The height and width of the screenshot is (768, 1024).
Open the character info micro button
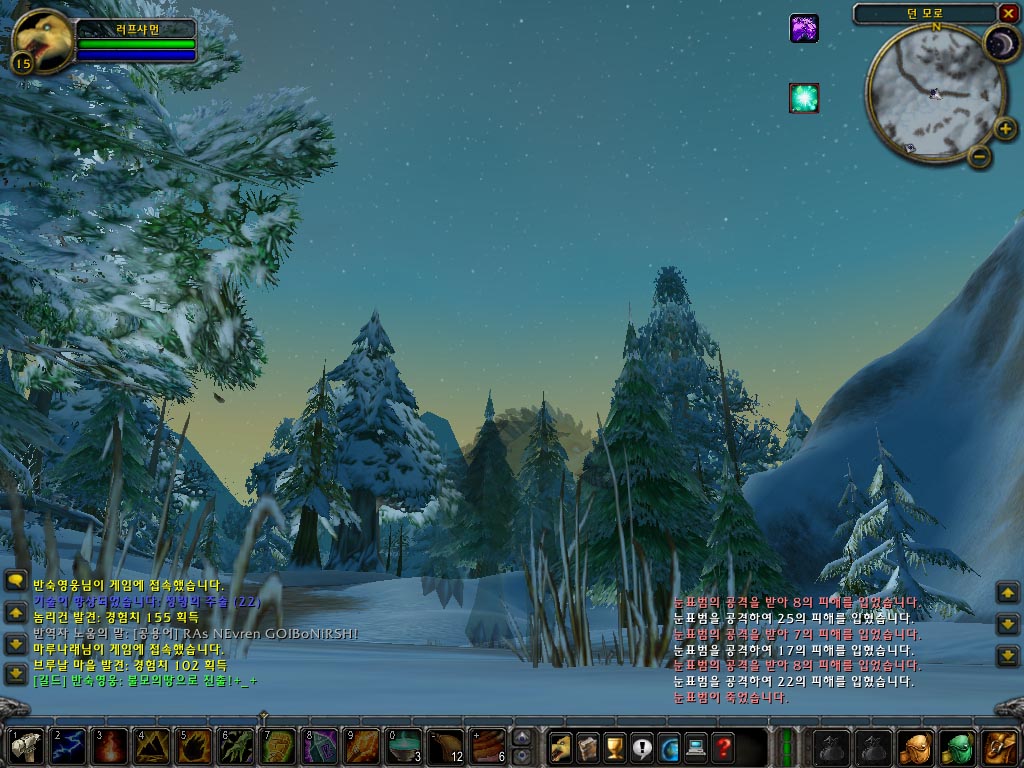pos(561,747)
